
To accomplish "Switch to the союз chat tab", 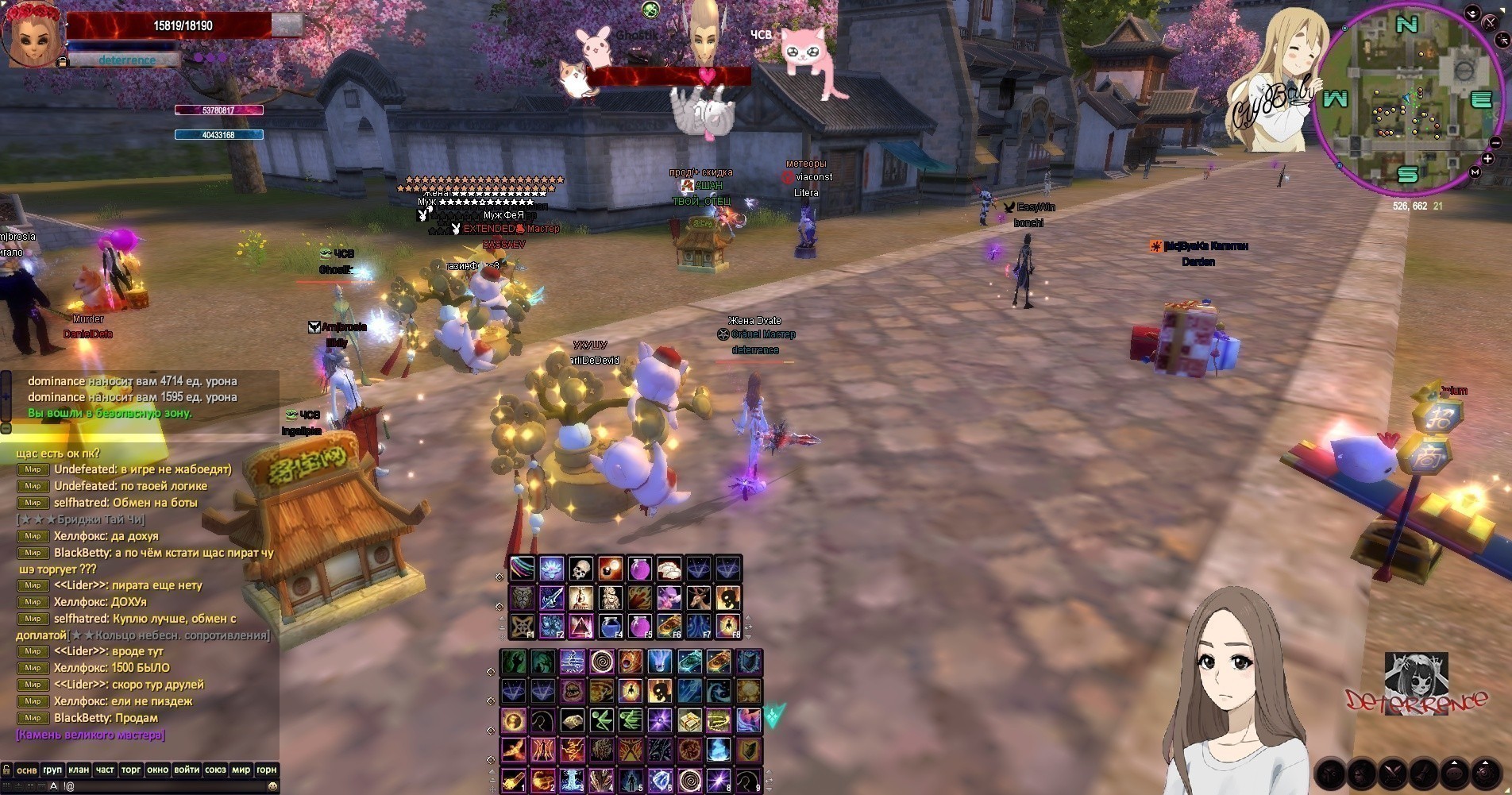I will tap(215, 770).
